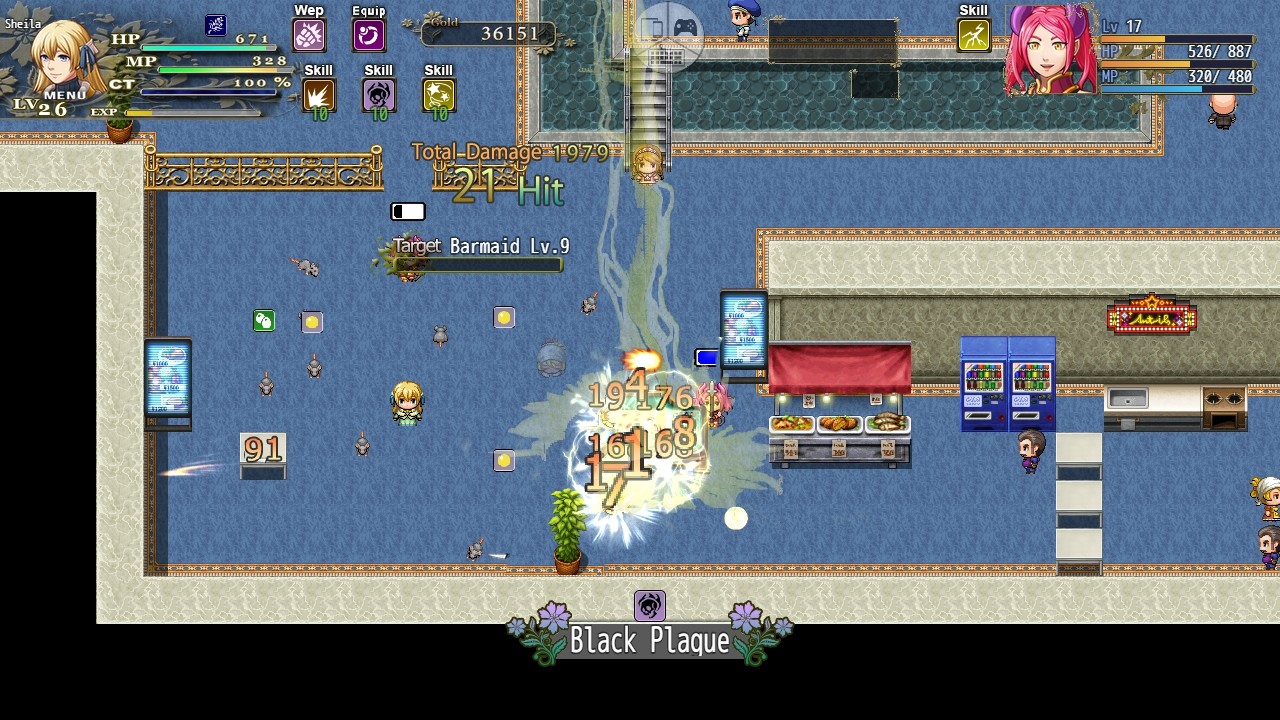Cast the lightning Skill near the pink-haired portrait
Image resolution: width=1280 pixels, height=720 pixels.
click(972, 36)
